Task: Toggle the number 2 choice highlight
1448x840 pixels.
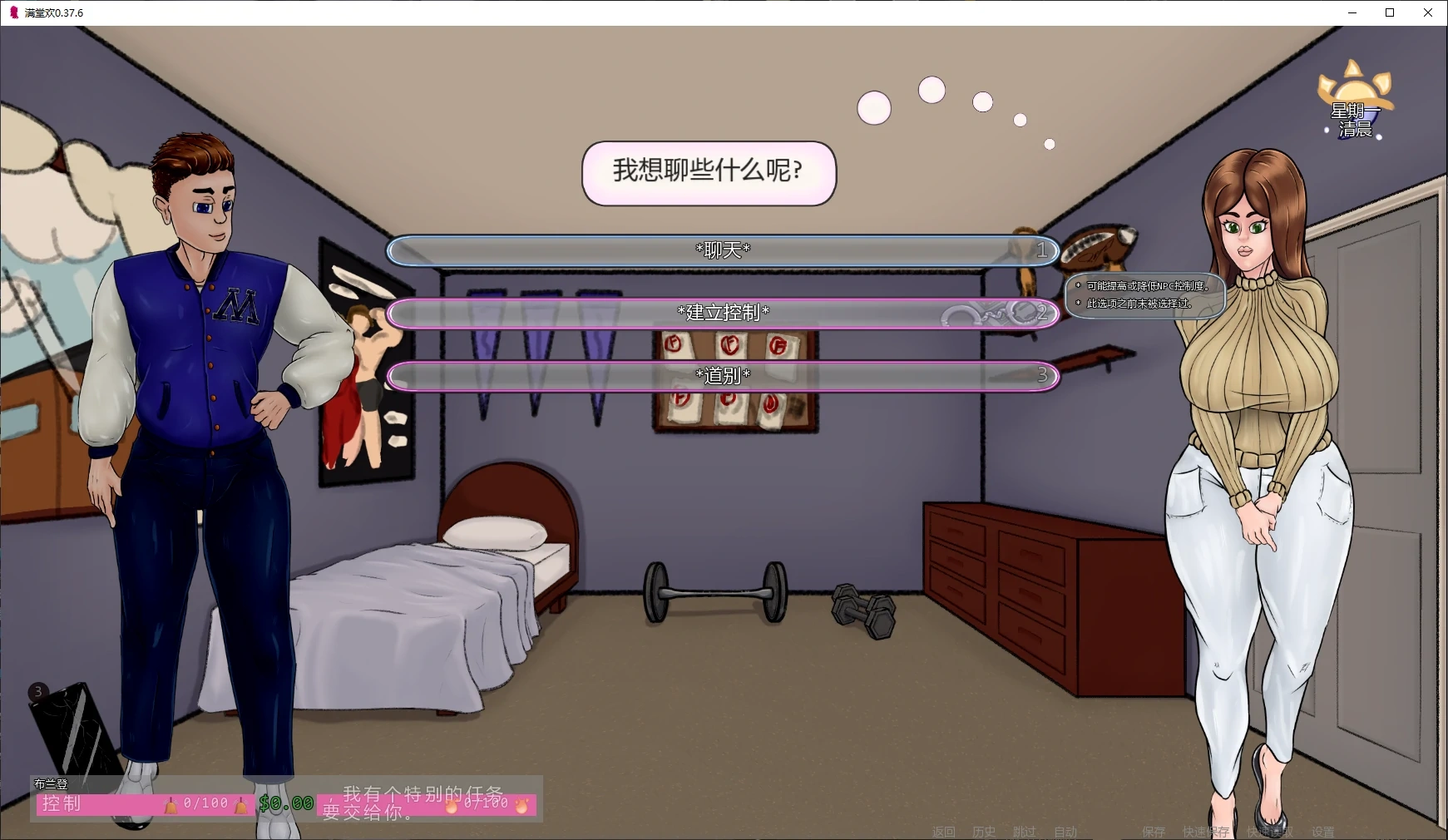Action: pyautogui.click(x=1042, y=314)
